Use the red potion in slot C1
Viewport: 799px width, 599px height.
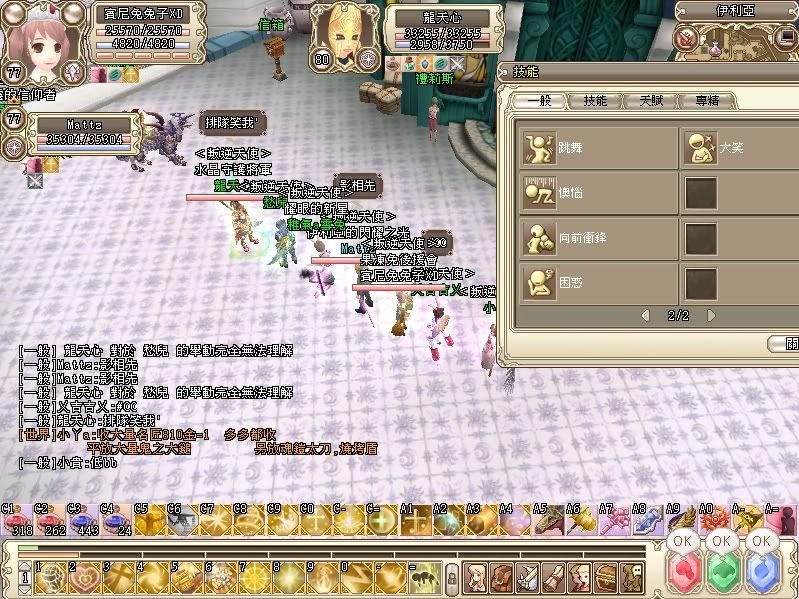[14, 522]
